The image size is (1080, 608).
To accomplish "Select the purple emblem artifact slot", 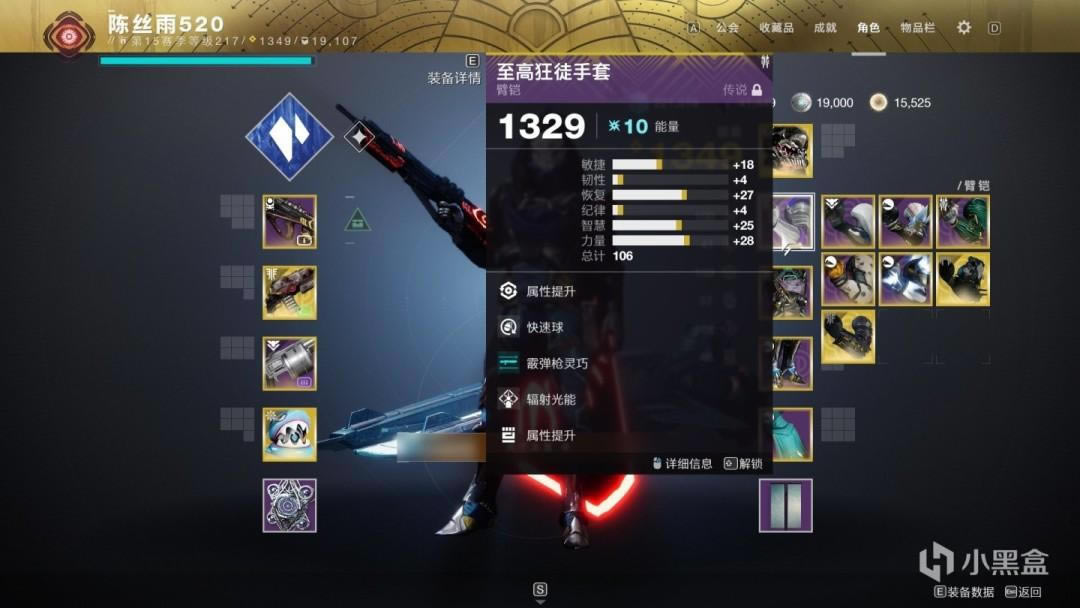I will coord(289,505).
